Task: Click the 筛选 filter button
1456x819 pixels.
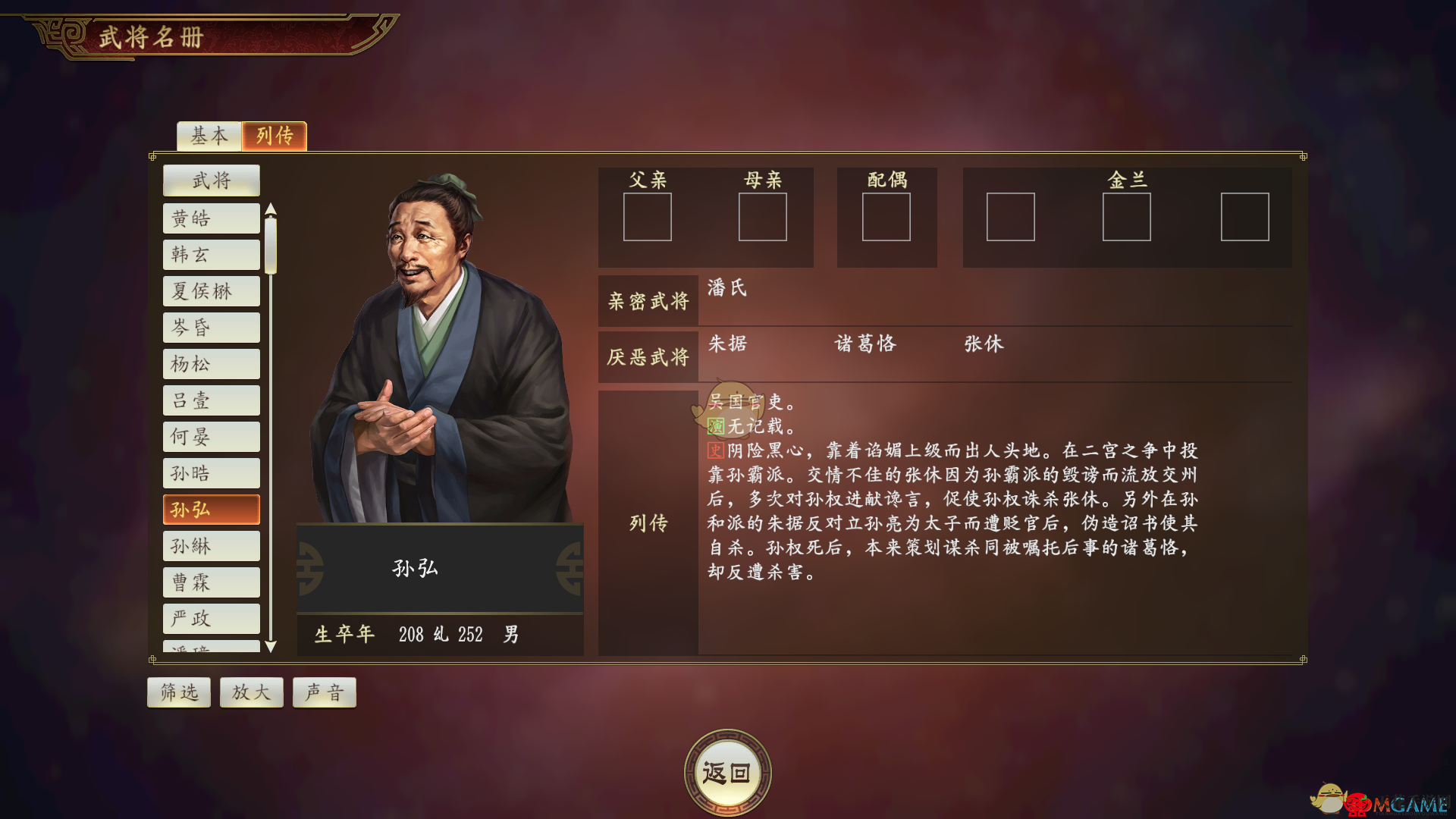Action: [x=178, y=692]
